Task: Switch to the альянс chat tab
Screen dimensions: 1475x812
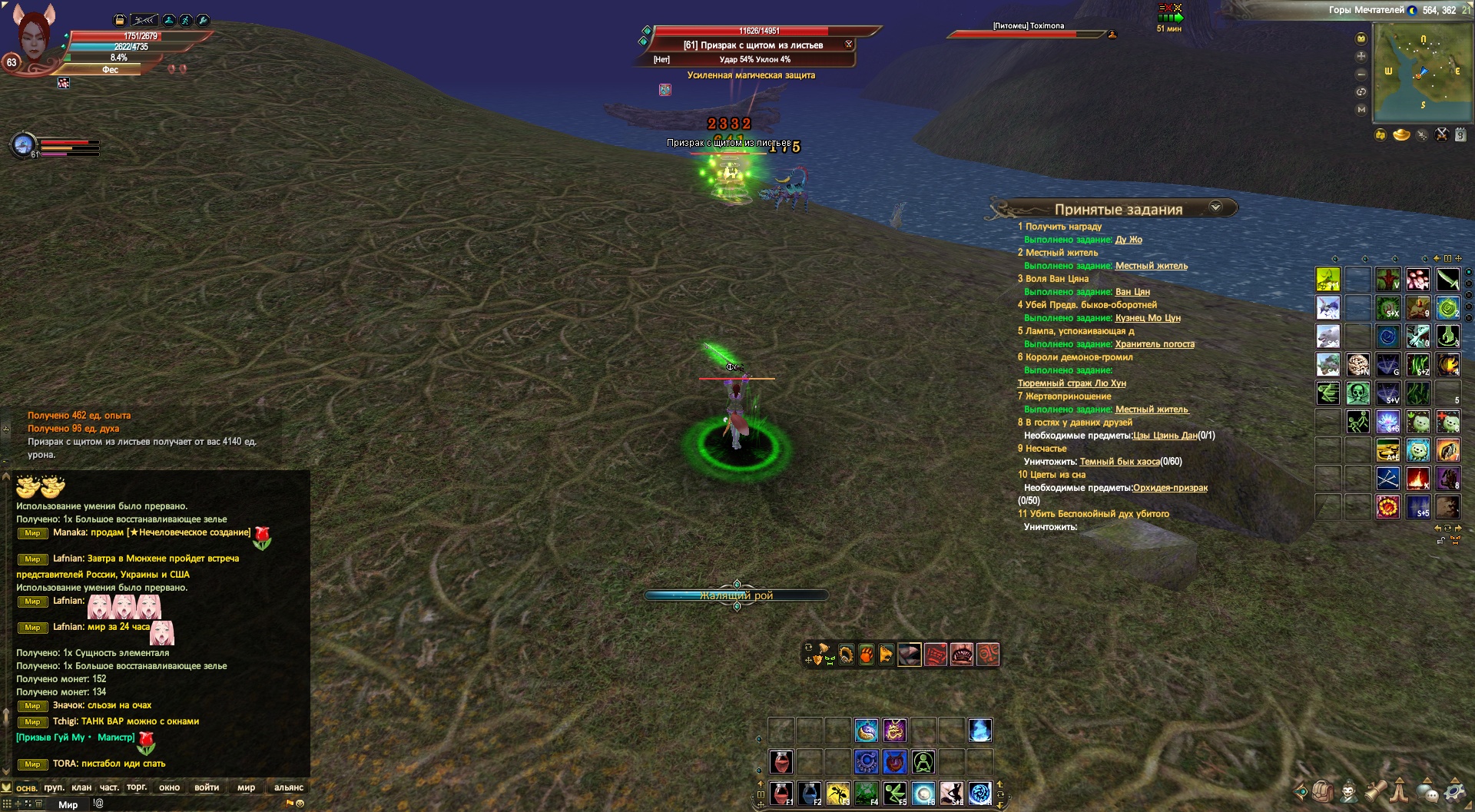Action: (289, 787)
